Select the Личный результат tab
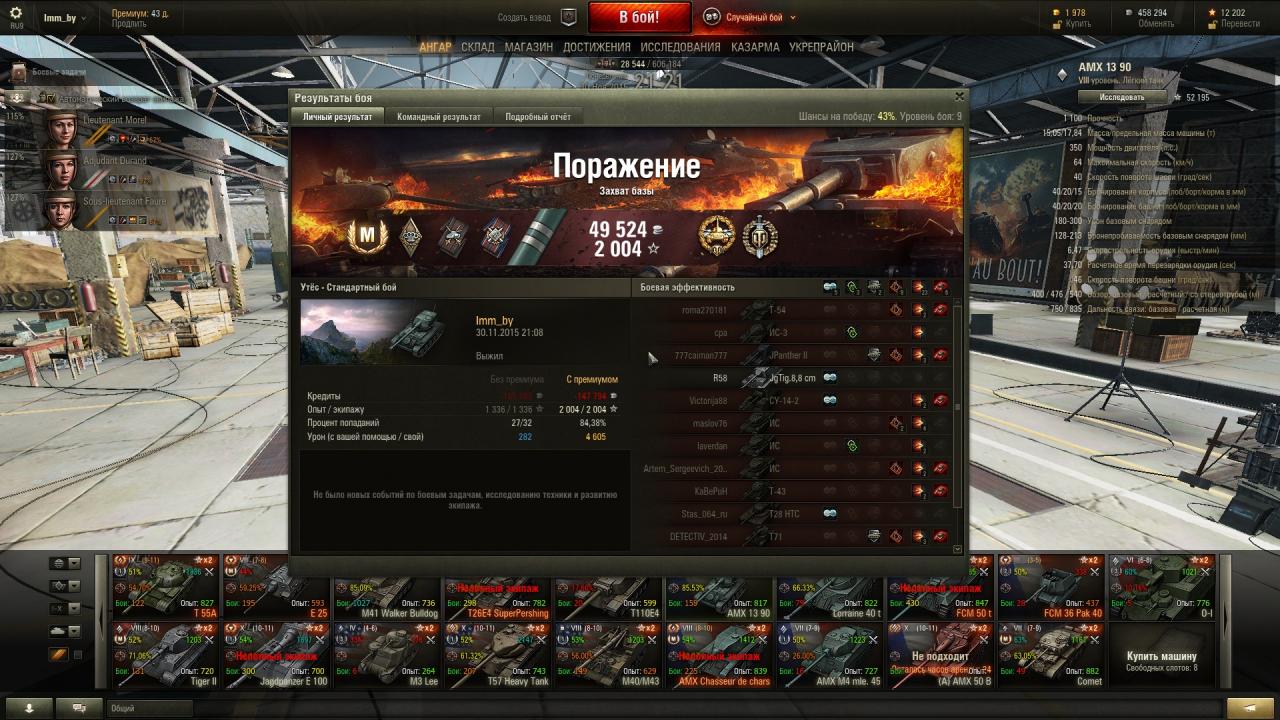Screen dimensions: 1280x720 [x=338, y=117]
